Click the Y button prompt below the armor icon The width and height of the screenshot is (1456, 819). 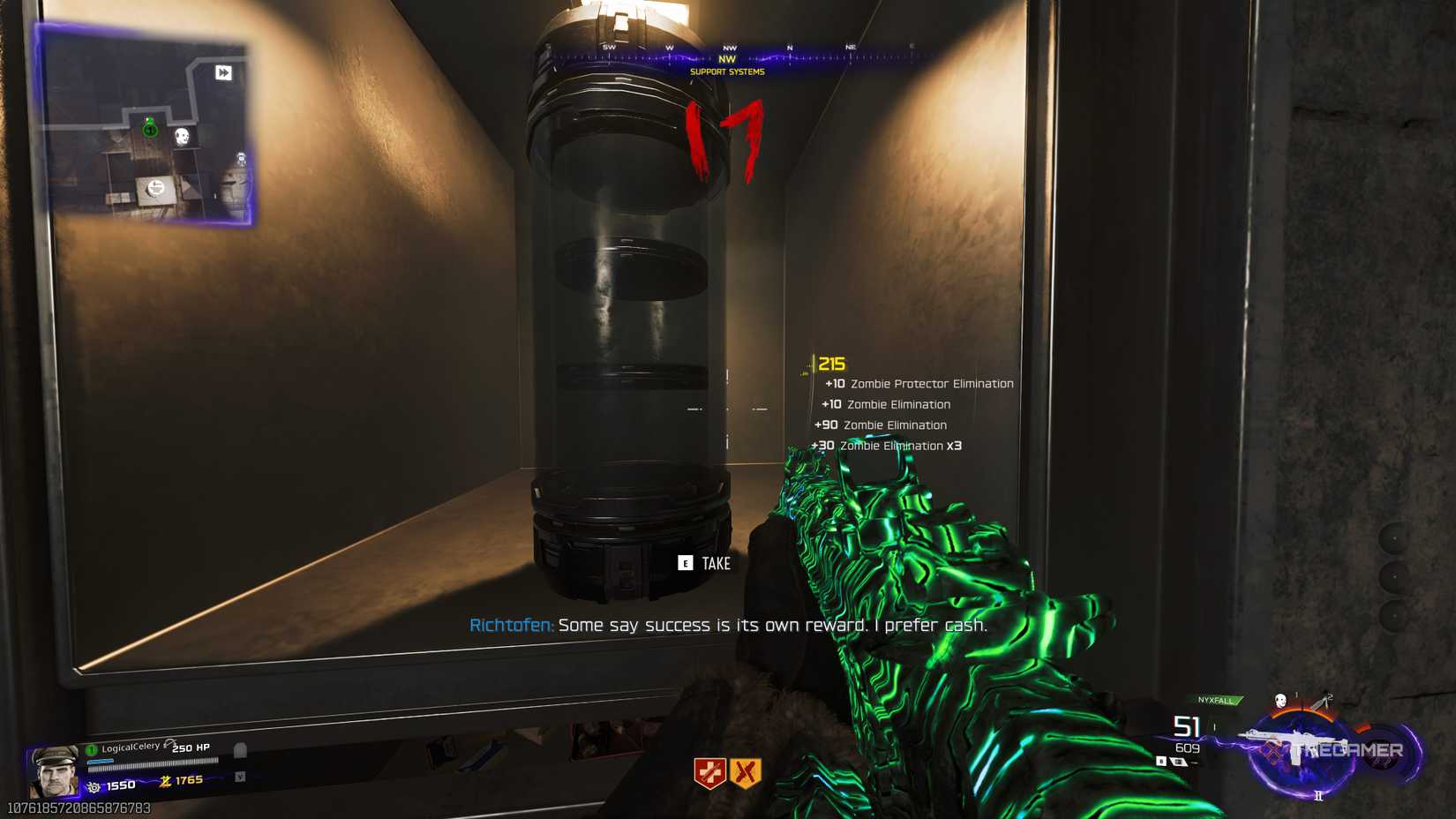pos(240,778)
